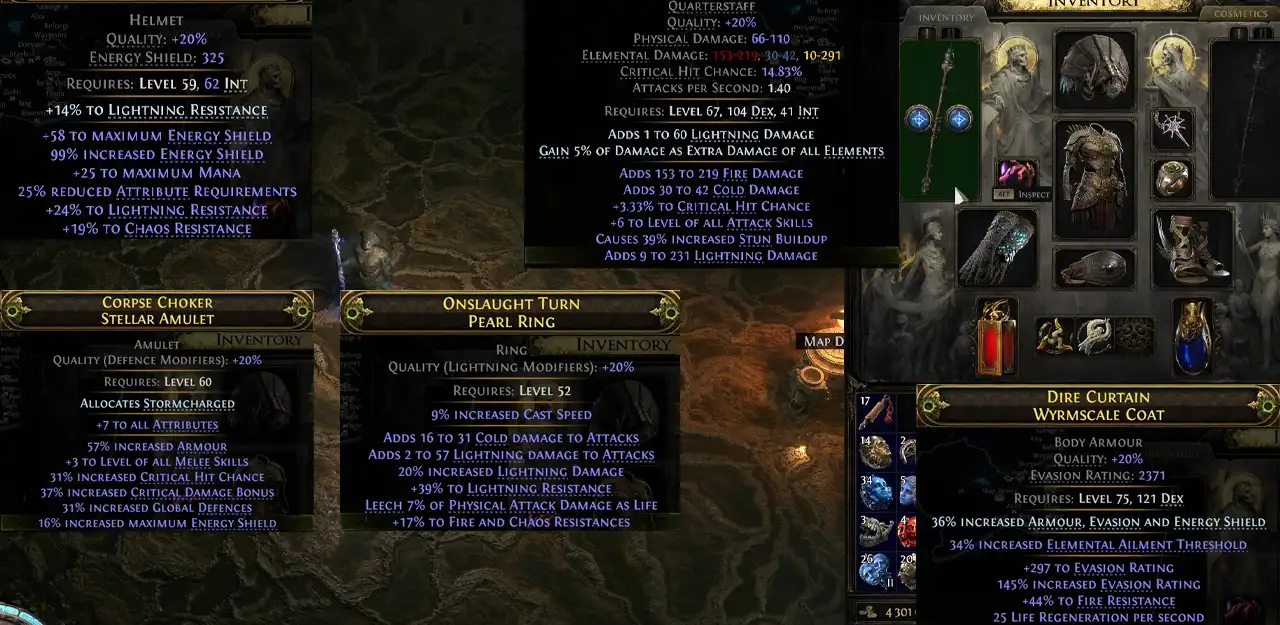Viewport: 1280px width, 625px height.
Task: Choose the jawbone stack of 3
Action: 874,530
